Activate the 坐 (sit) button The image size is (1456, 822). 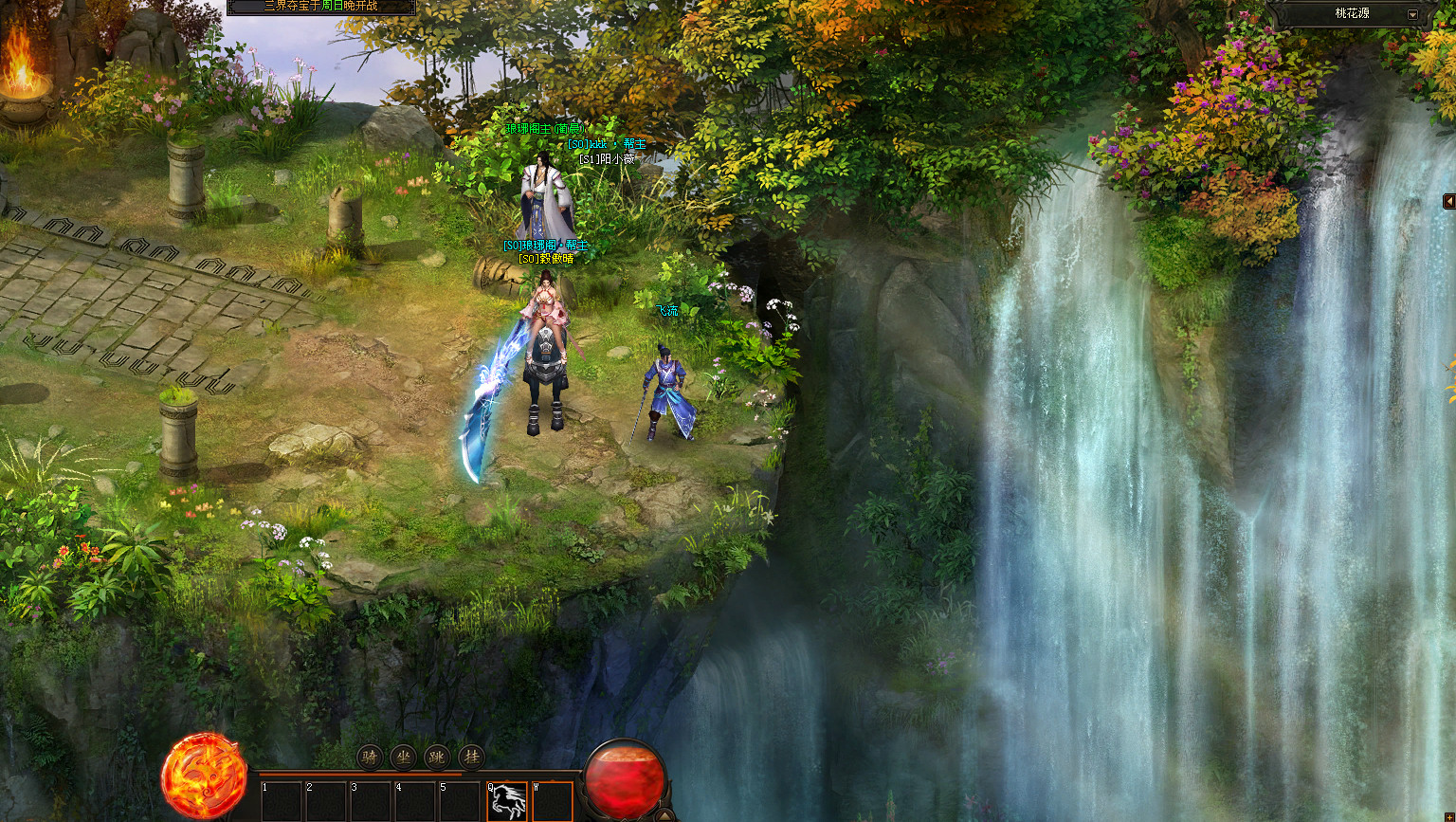(404, 757)
